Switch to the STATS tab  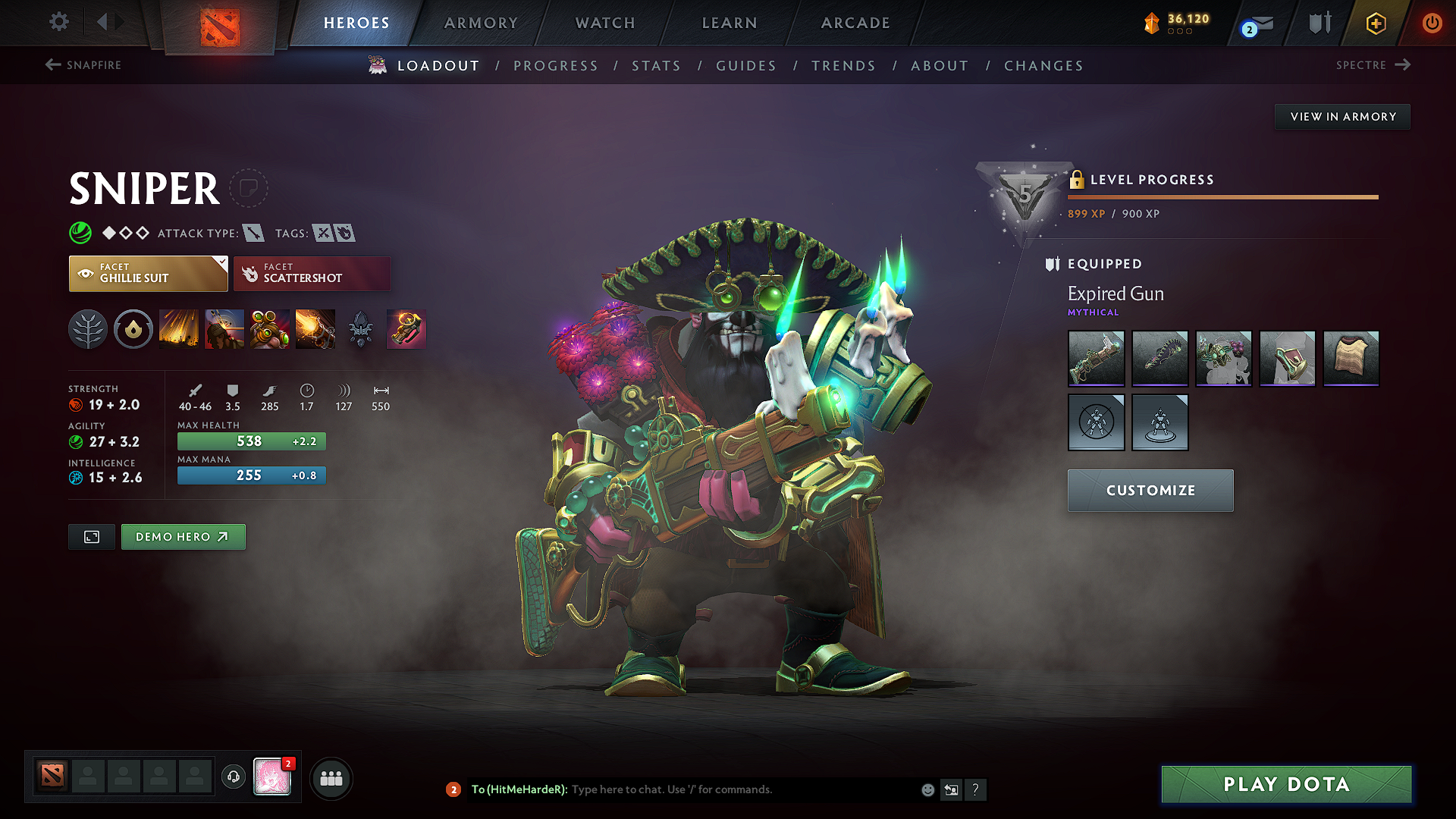[656, 66]
